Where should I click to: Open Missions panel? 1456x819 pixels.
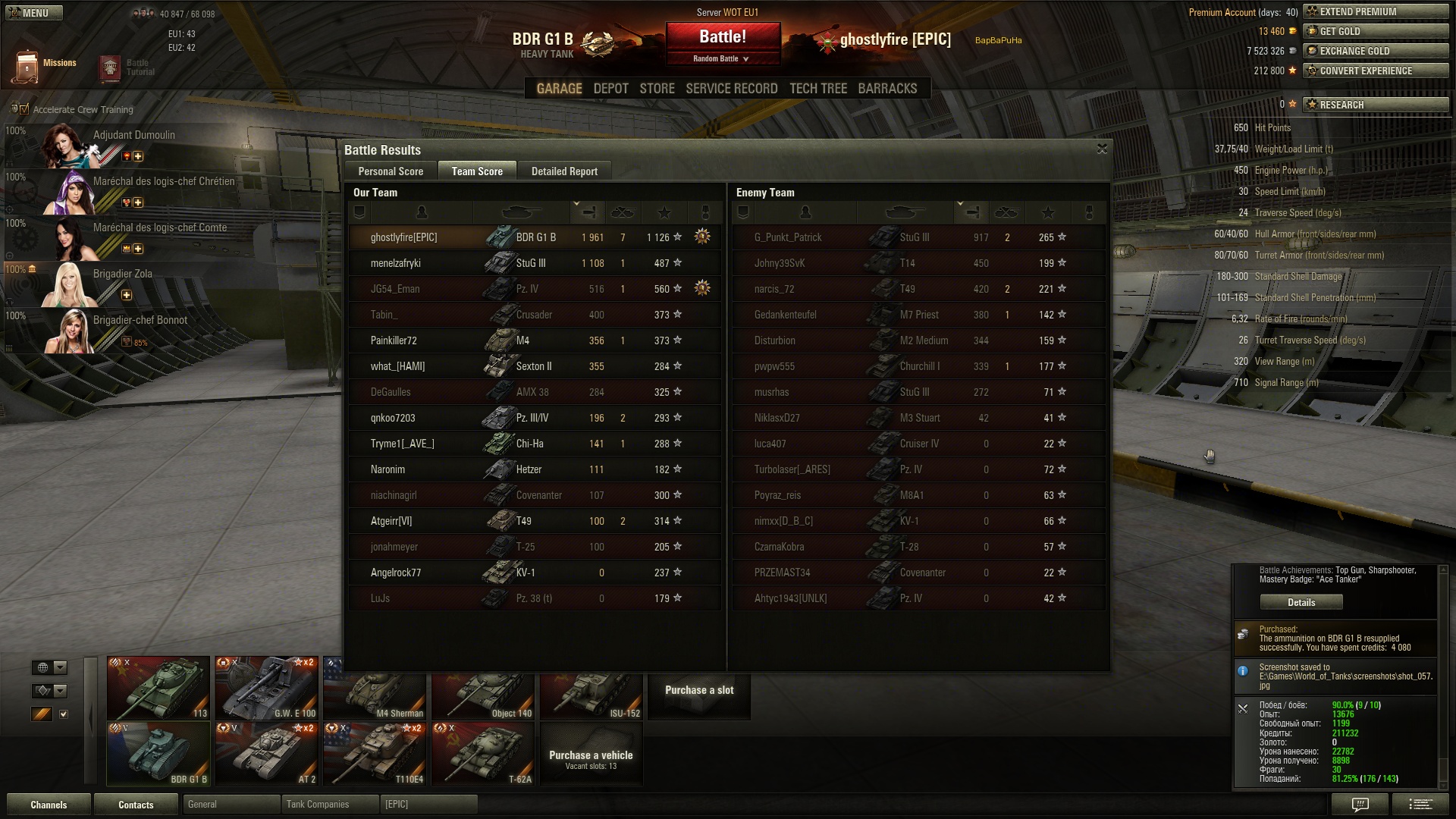tap(45, 67)
